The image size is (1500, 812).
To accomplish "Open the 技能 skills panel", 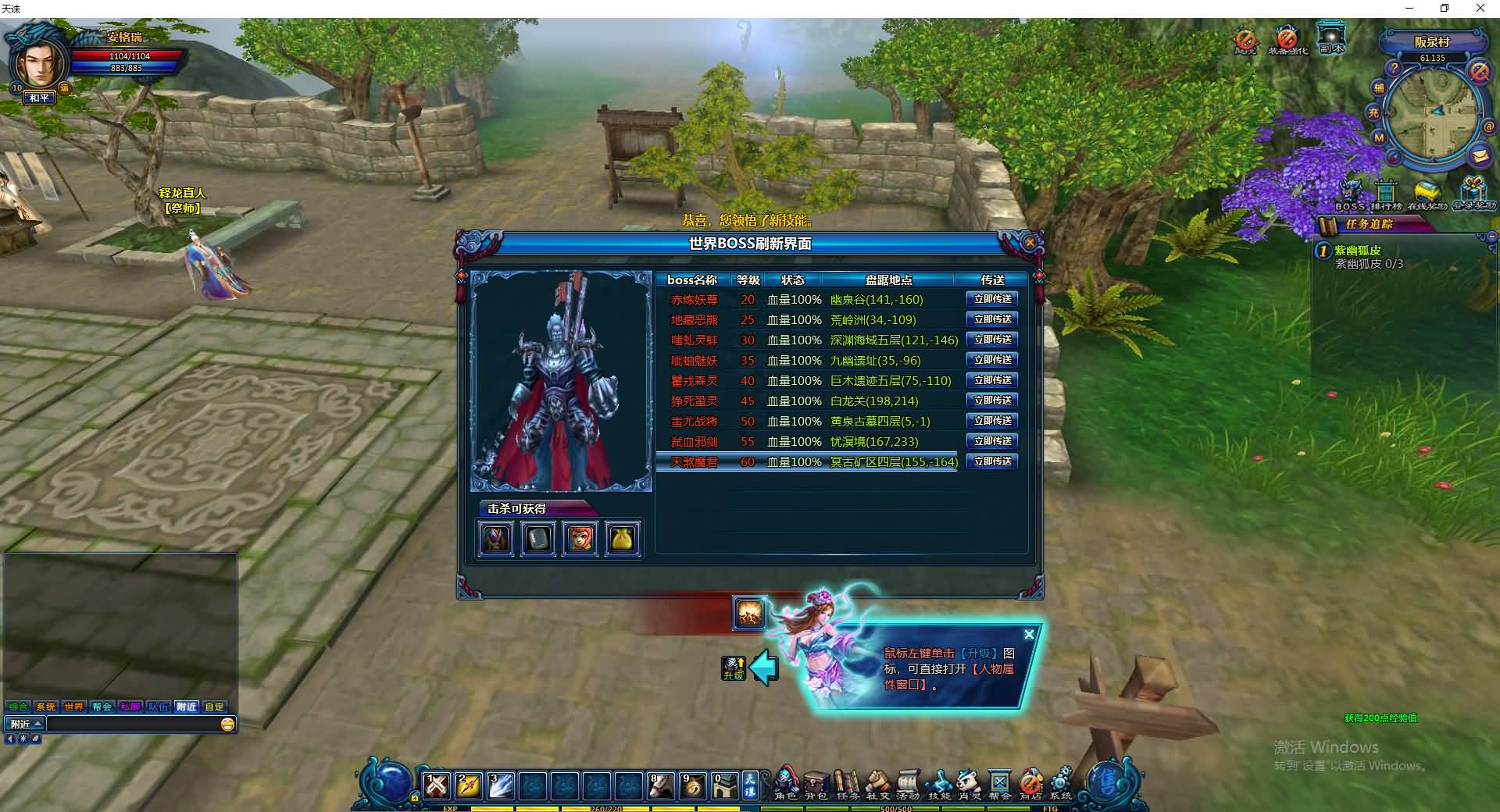I will coord(938,784).
